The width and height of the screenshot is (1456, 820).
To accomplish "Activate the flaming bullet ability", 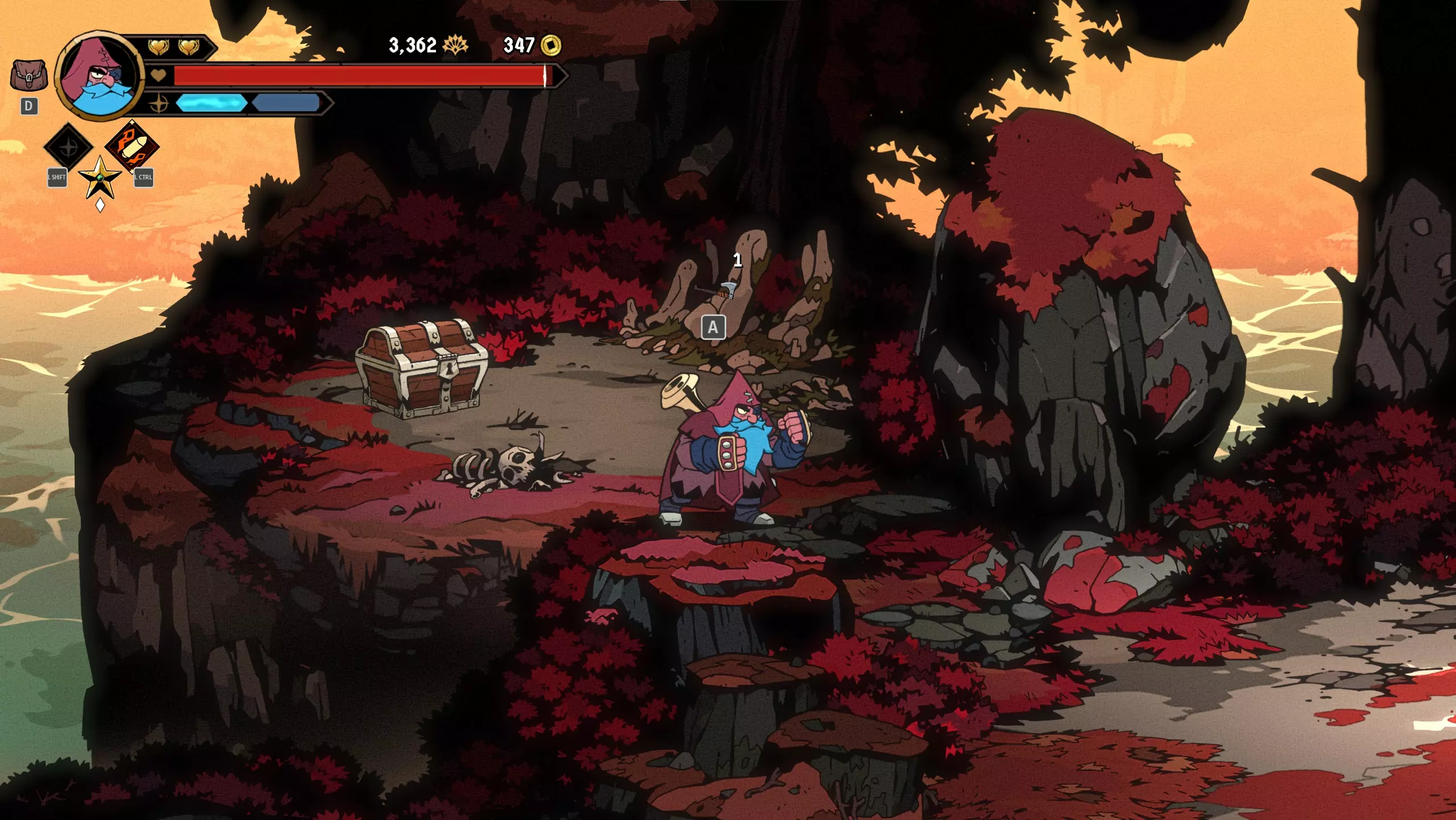I will [x=133, y=146].
